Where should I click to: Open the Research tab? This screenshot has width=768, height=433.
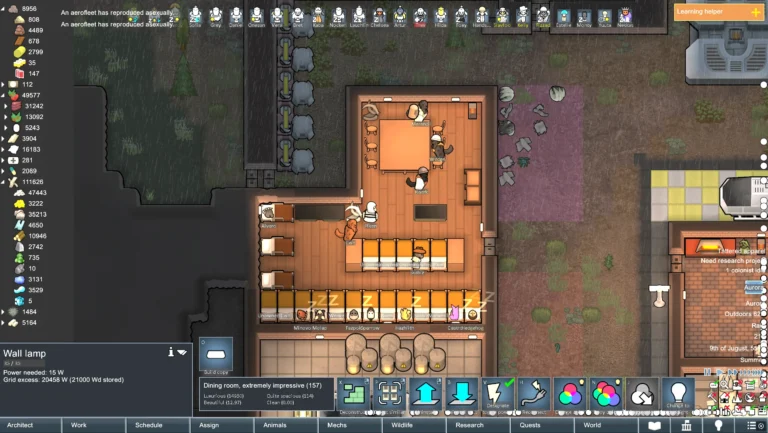point(469,425)
